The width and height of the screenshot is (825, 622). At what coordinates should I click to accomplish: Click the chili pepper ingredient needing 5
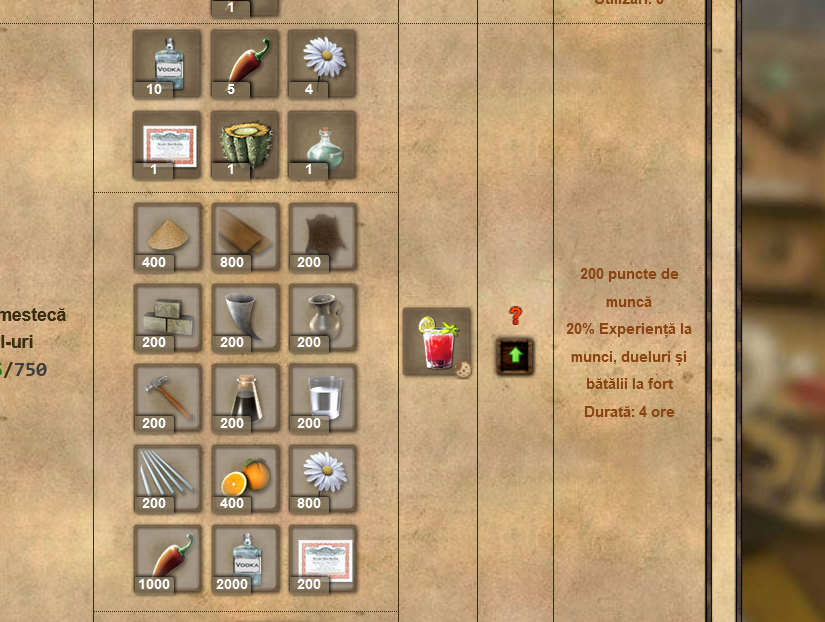coord(245,63)
